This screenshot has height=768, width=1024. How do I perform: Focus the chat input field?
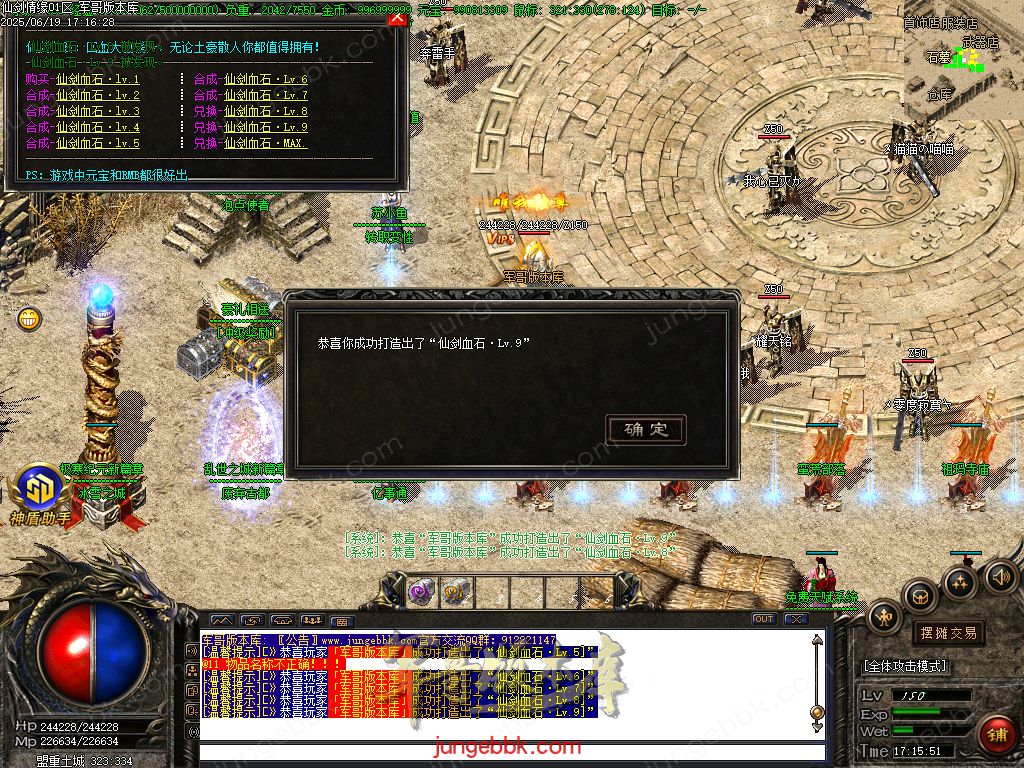(x=510, y=752)
